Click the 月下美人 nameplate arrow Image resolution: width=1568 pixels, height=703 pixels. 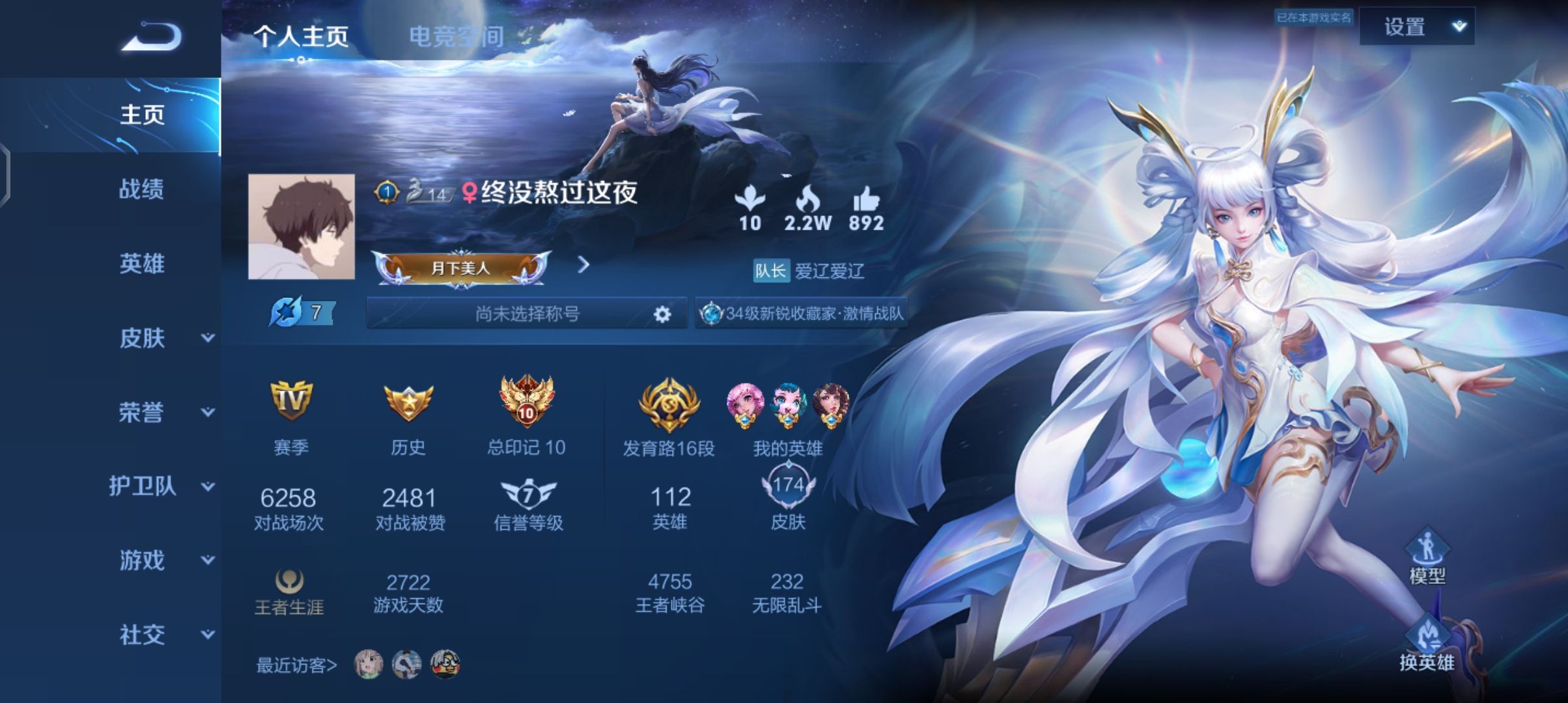click(x=584, y=265)
